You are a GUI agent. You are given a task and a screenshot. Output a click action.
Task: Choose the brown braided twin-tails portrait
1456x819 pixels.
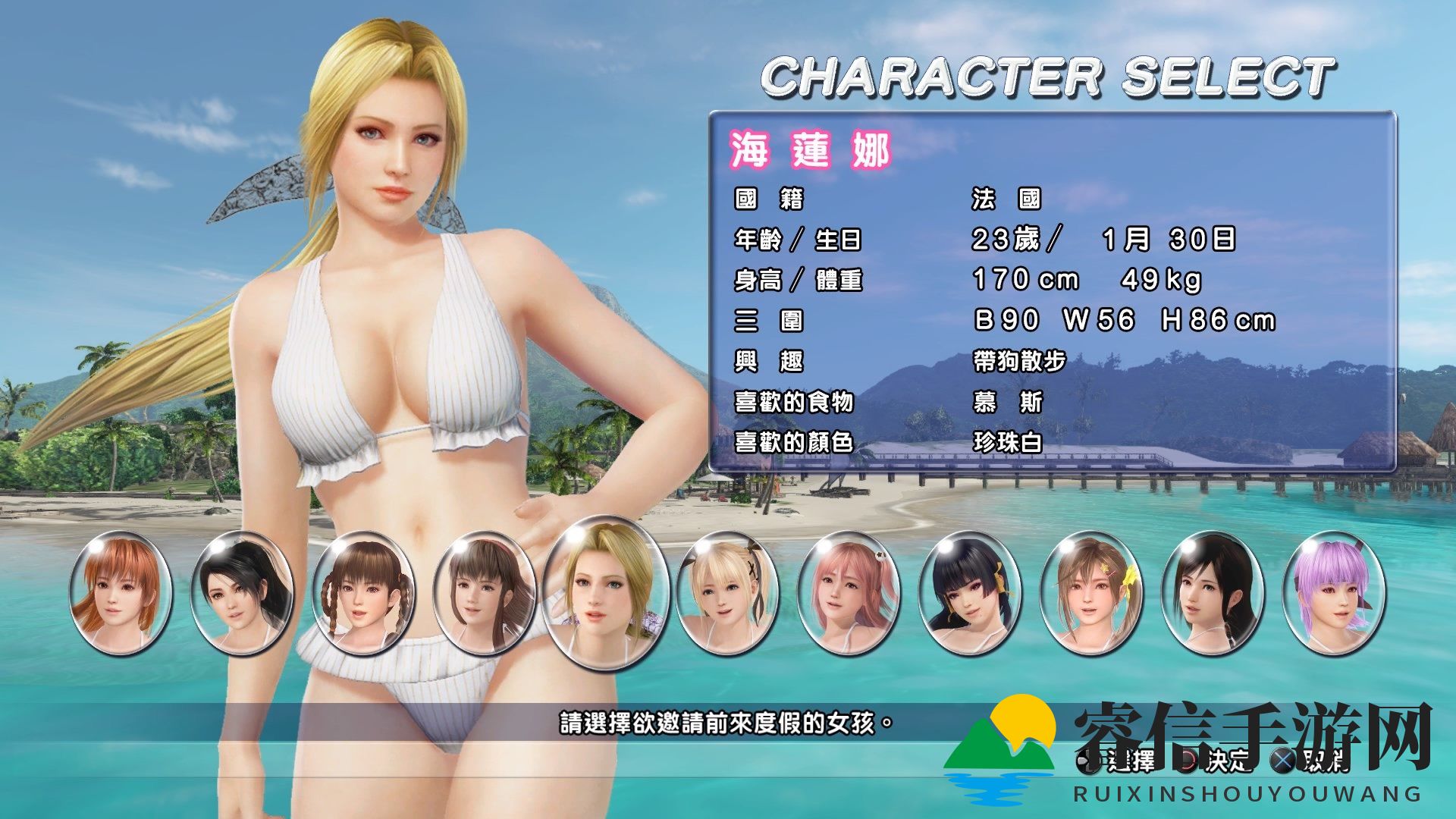click(x=363, y=593)
